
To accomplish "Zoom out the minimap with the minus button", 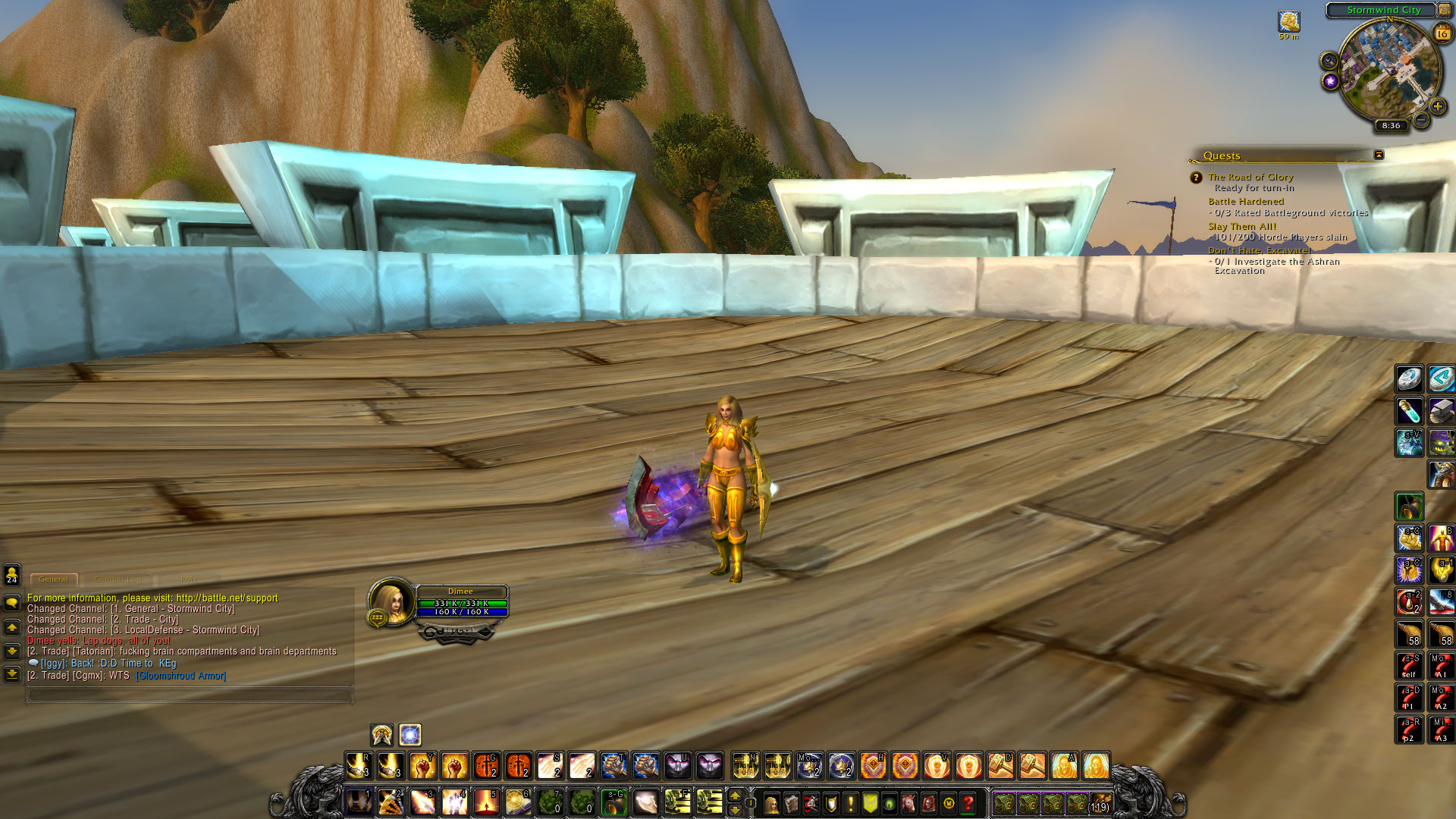I will (x=1421, y=120).
